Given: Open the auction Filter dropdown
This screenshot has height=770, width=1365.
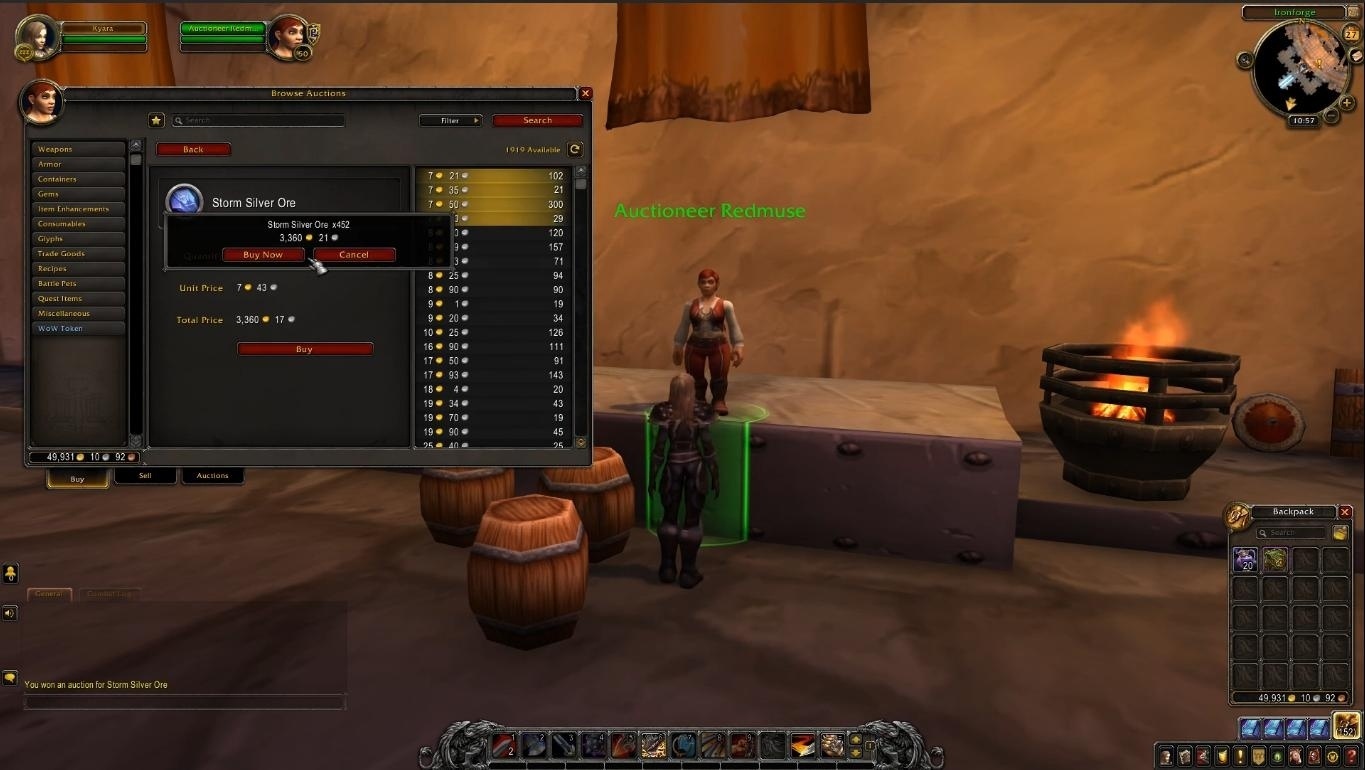Looking at the screenshot, I should (x=450, y=121).
